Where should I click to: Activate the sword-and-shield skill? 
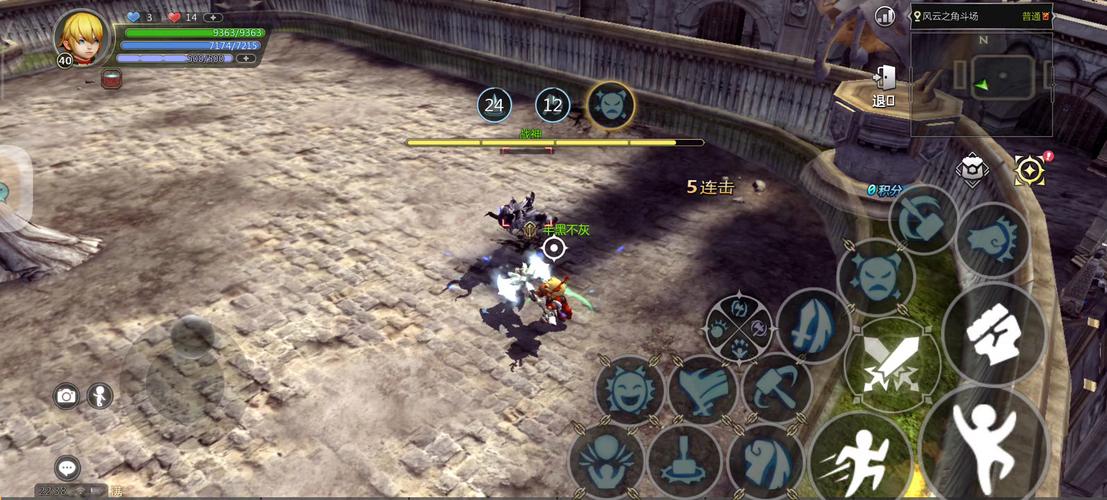pos(813,326)
